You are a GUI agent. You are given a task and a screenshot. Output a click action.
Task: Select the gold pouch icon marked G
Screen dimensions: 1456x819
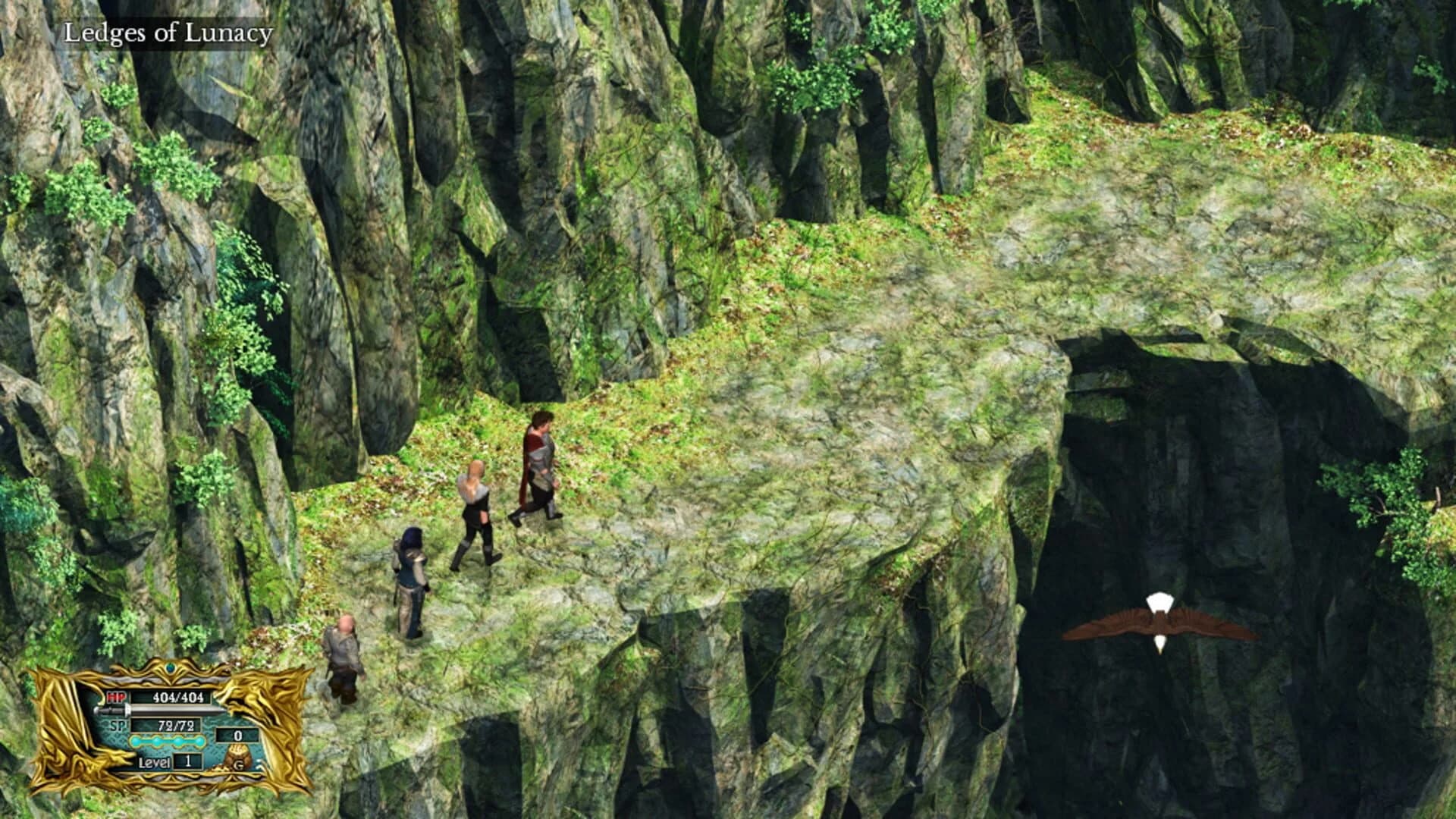pos(240,758)
